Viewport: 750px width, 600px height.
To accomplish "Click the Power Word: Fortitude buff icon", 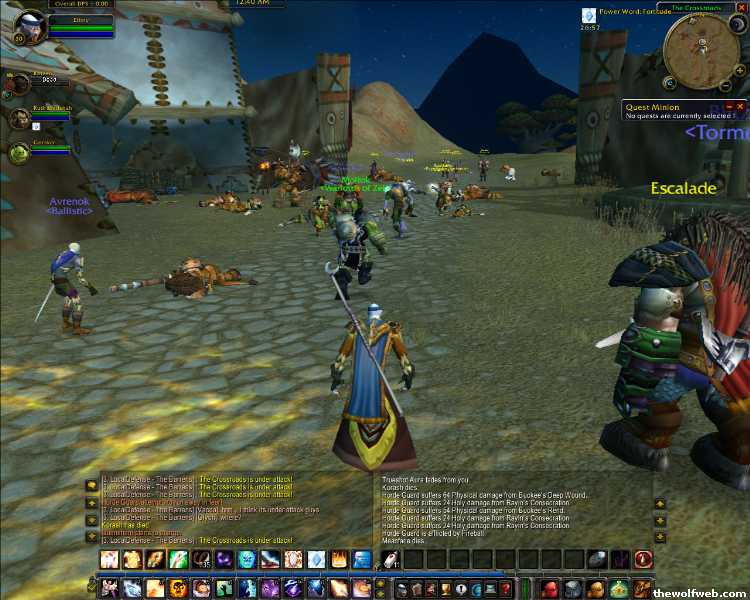I will pyautogui.click(x=590, y=15).
